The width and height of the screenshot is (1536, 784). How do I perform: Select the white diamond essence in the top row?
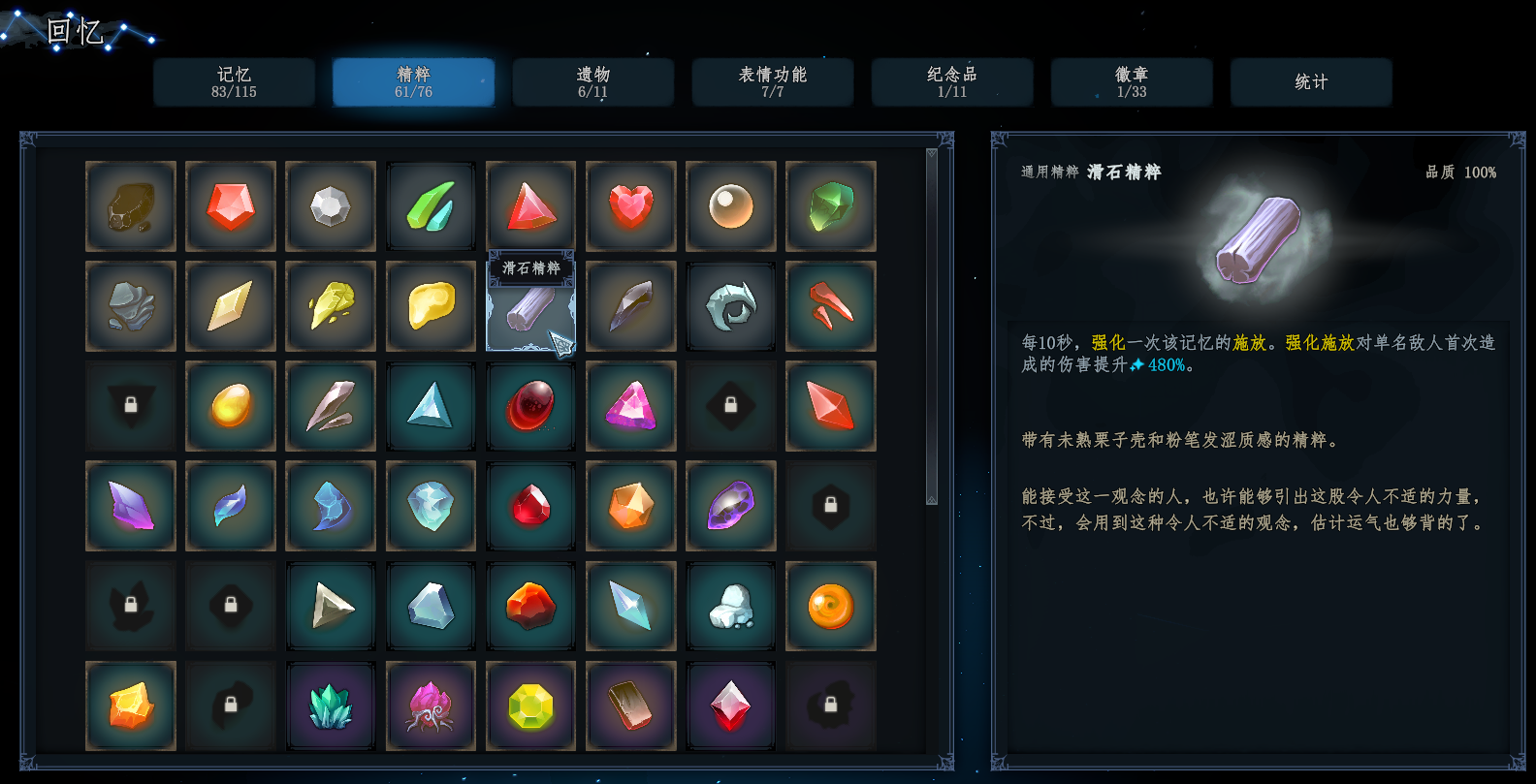click(331, 206)
